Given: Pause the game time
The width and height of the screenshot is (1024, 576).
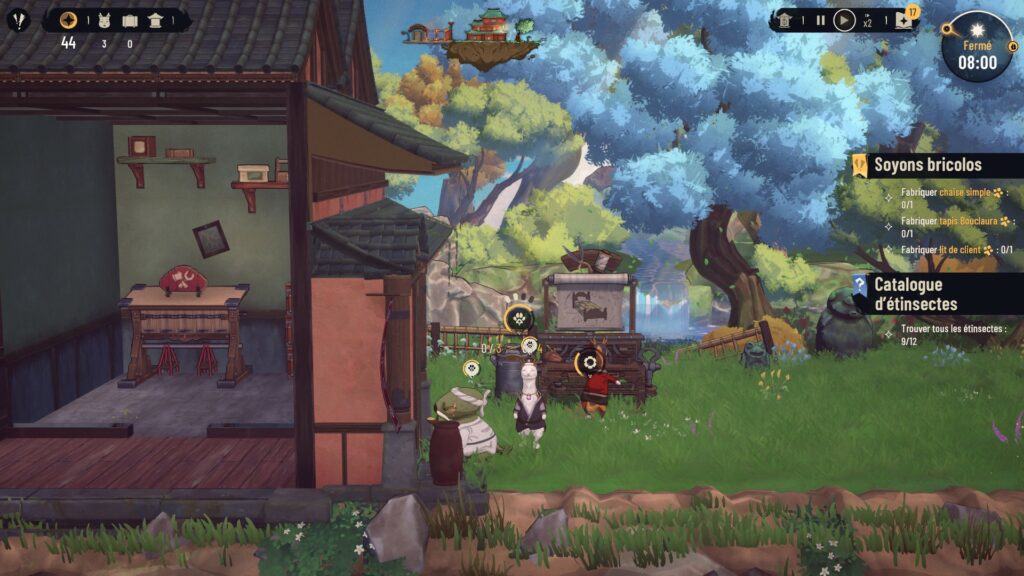Looking at the screenshot, I should pyautogui.click(x=821, y=20).
